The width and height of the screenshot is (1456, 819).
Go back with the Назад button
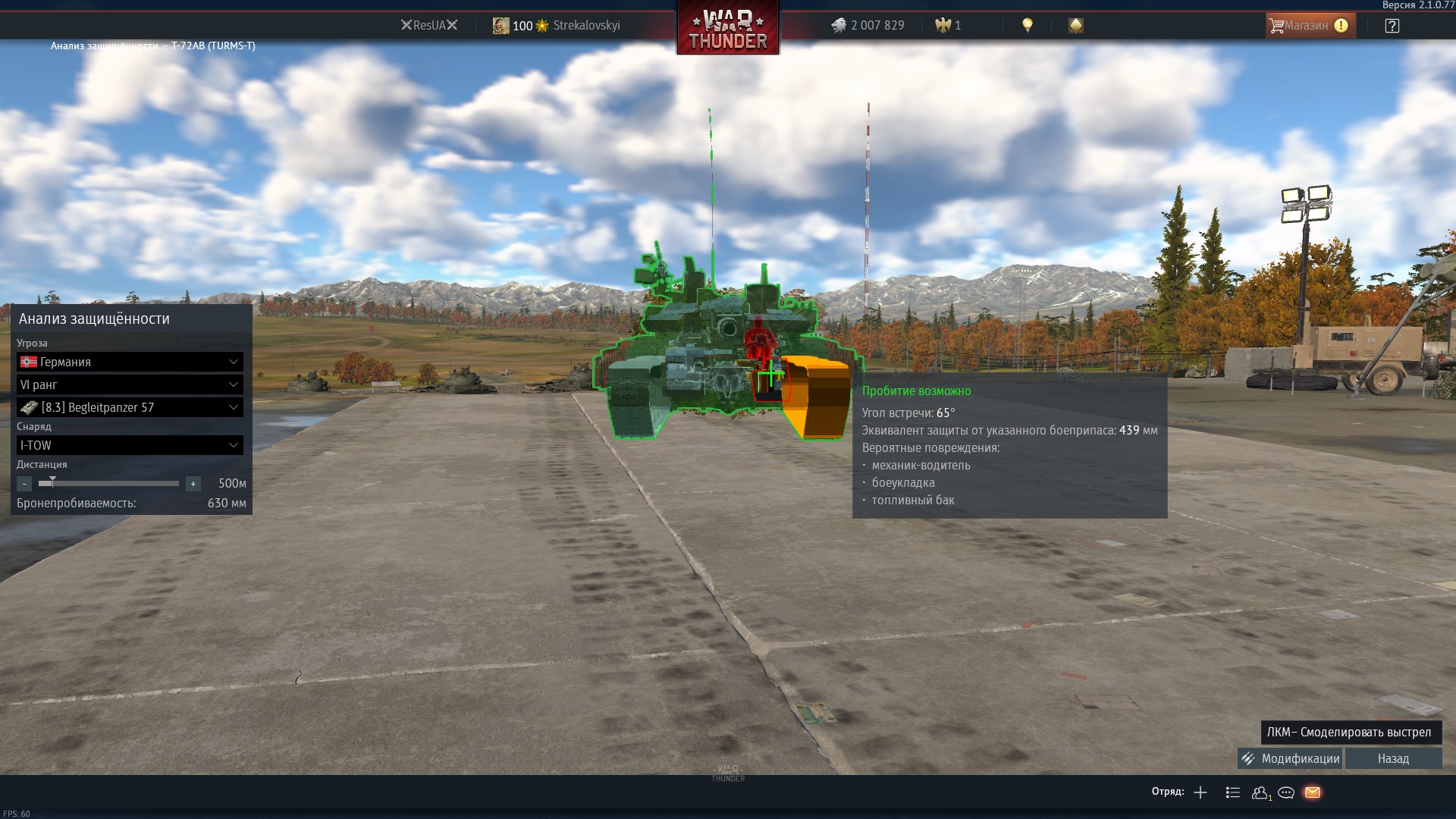tap(1393, 758)
